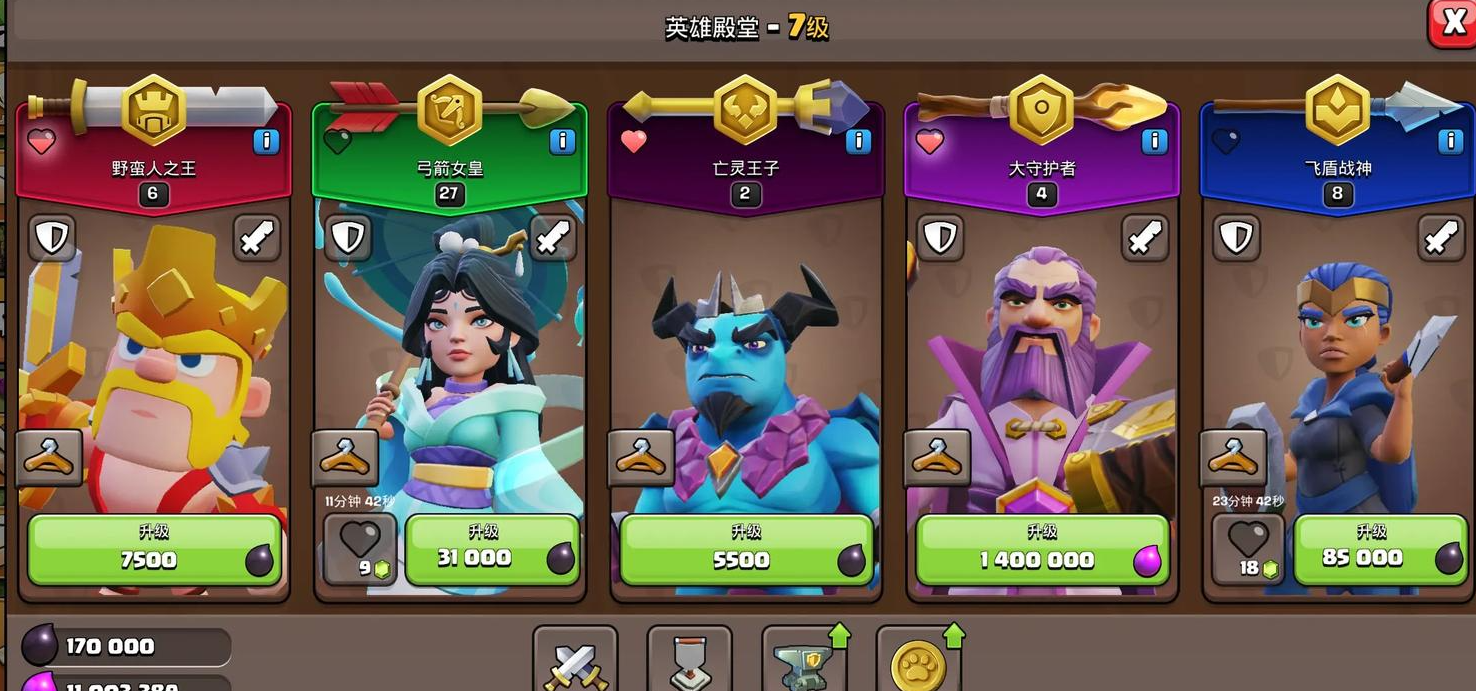Show Royal Champion info
Screen dimensions: 1476x691
tap(1450, 141)
